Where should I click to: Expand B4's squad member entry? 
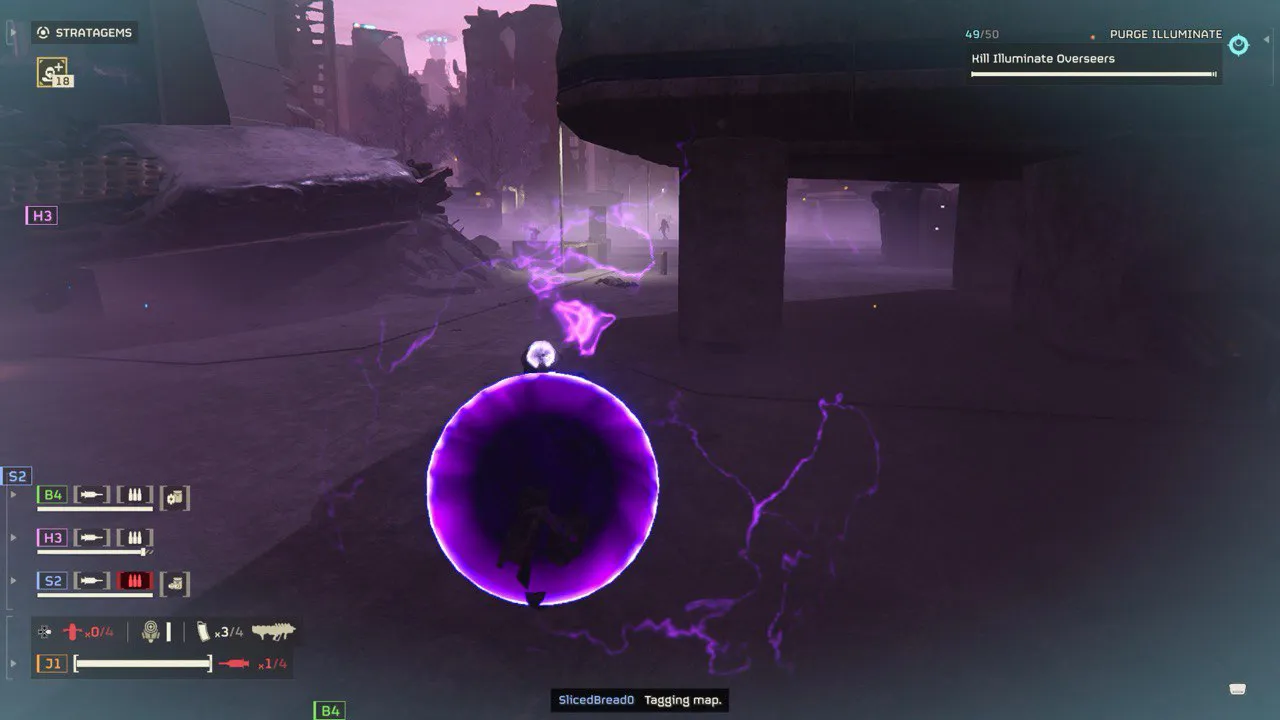(x=13, y=495)
